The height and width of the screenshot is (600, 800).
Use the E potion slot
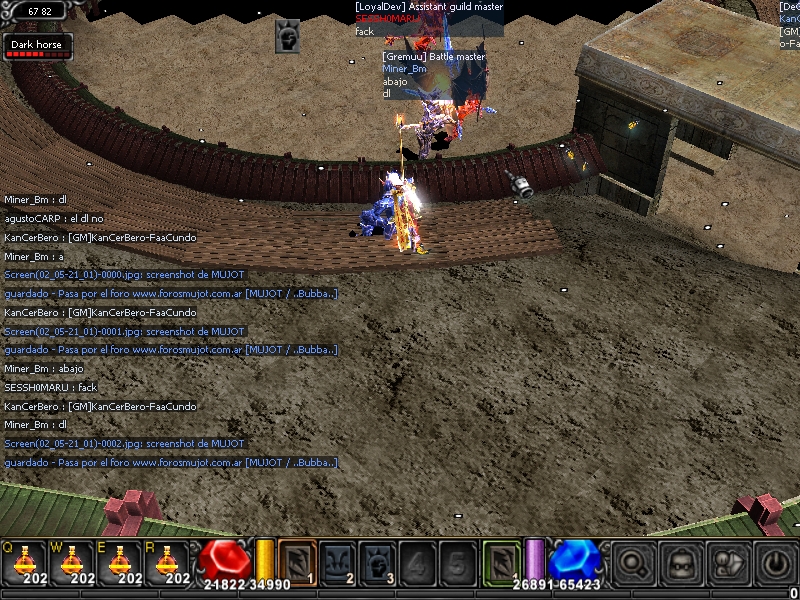121,562
